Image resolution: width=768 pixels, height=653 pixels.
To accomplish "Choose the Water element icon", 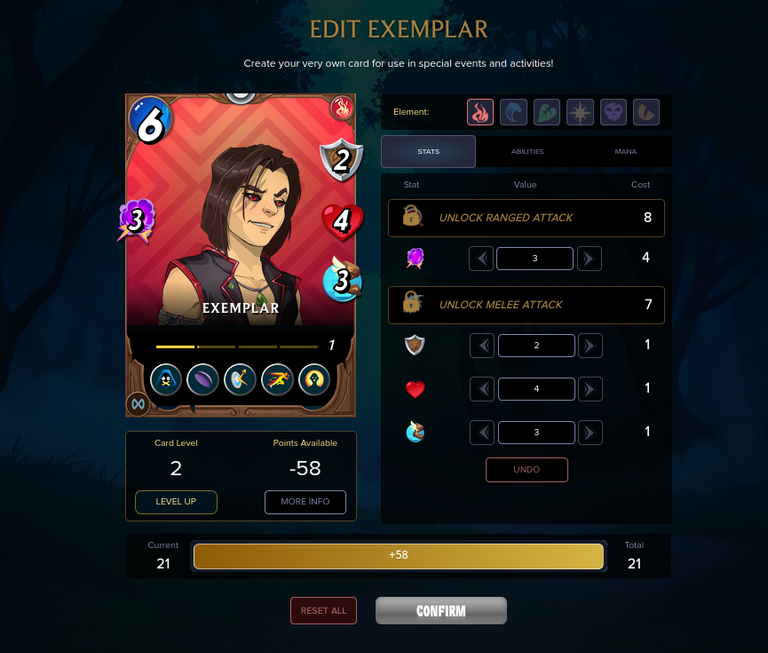I will (513, 112).
